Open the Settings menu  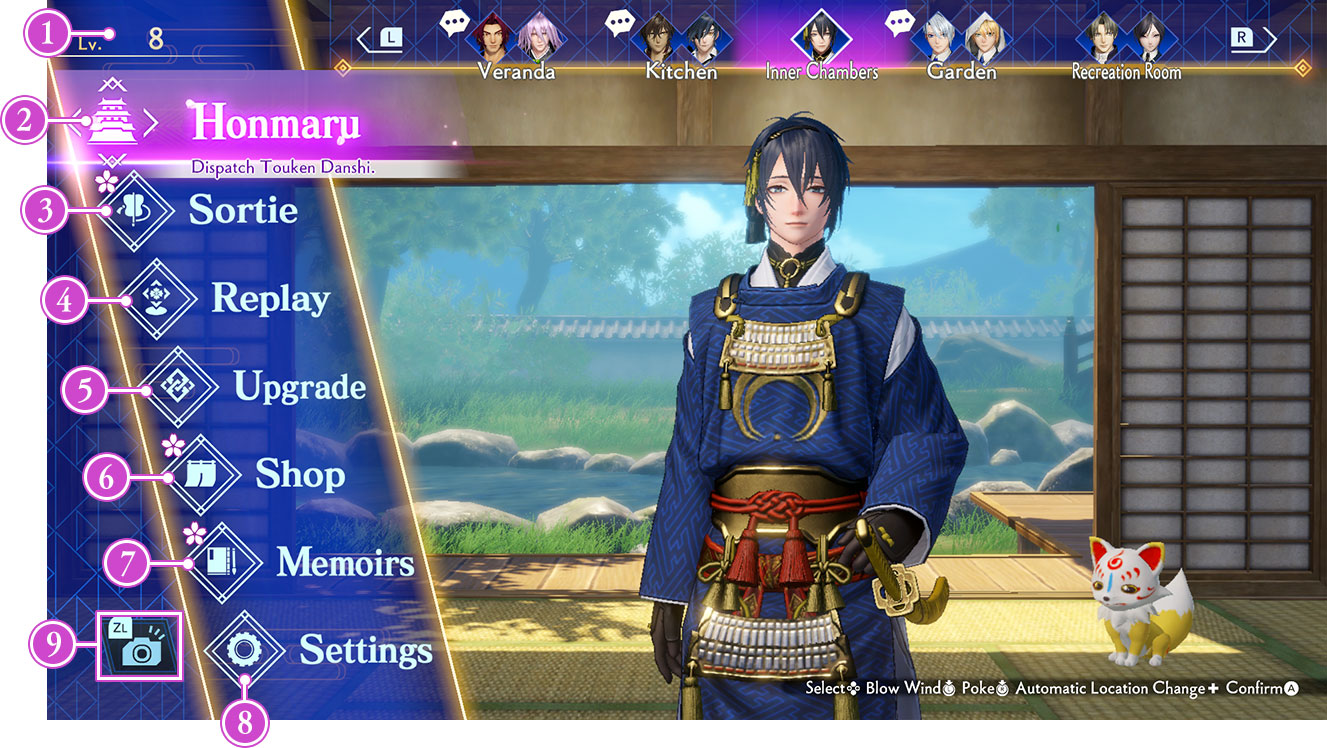click(x=365, y=651)
